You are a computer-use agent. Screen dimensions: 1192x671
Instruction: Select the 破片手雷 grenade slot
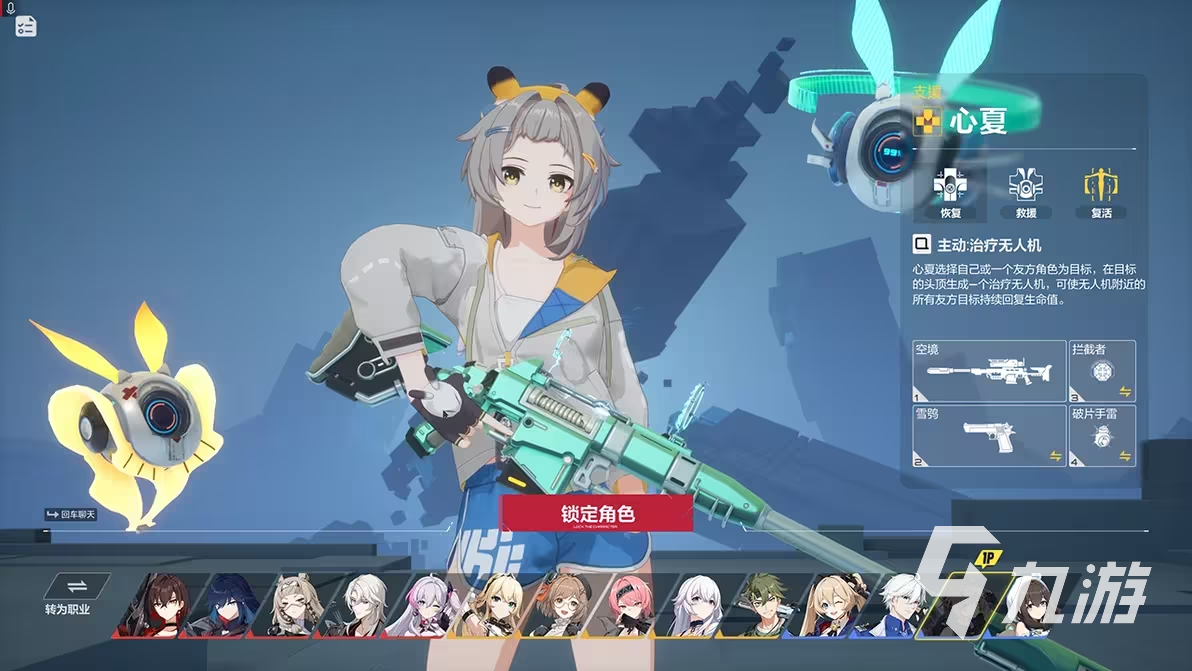click(1102, 435)
